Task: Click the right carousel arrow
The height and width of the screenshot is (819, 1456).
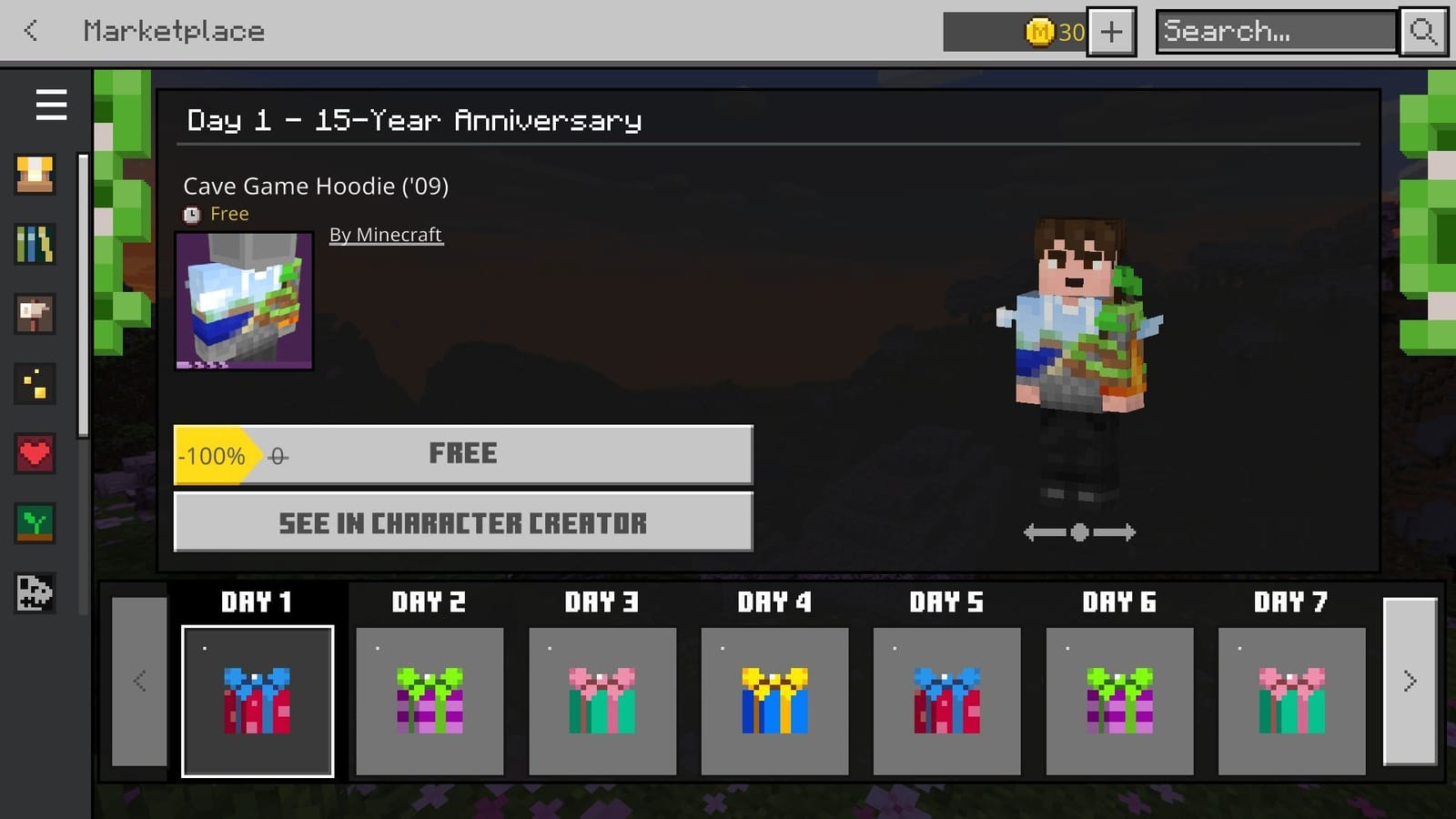Action: click(1410, 681)
